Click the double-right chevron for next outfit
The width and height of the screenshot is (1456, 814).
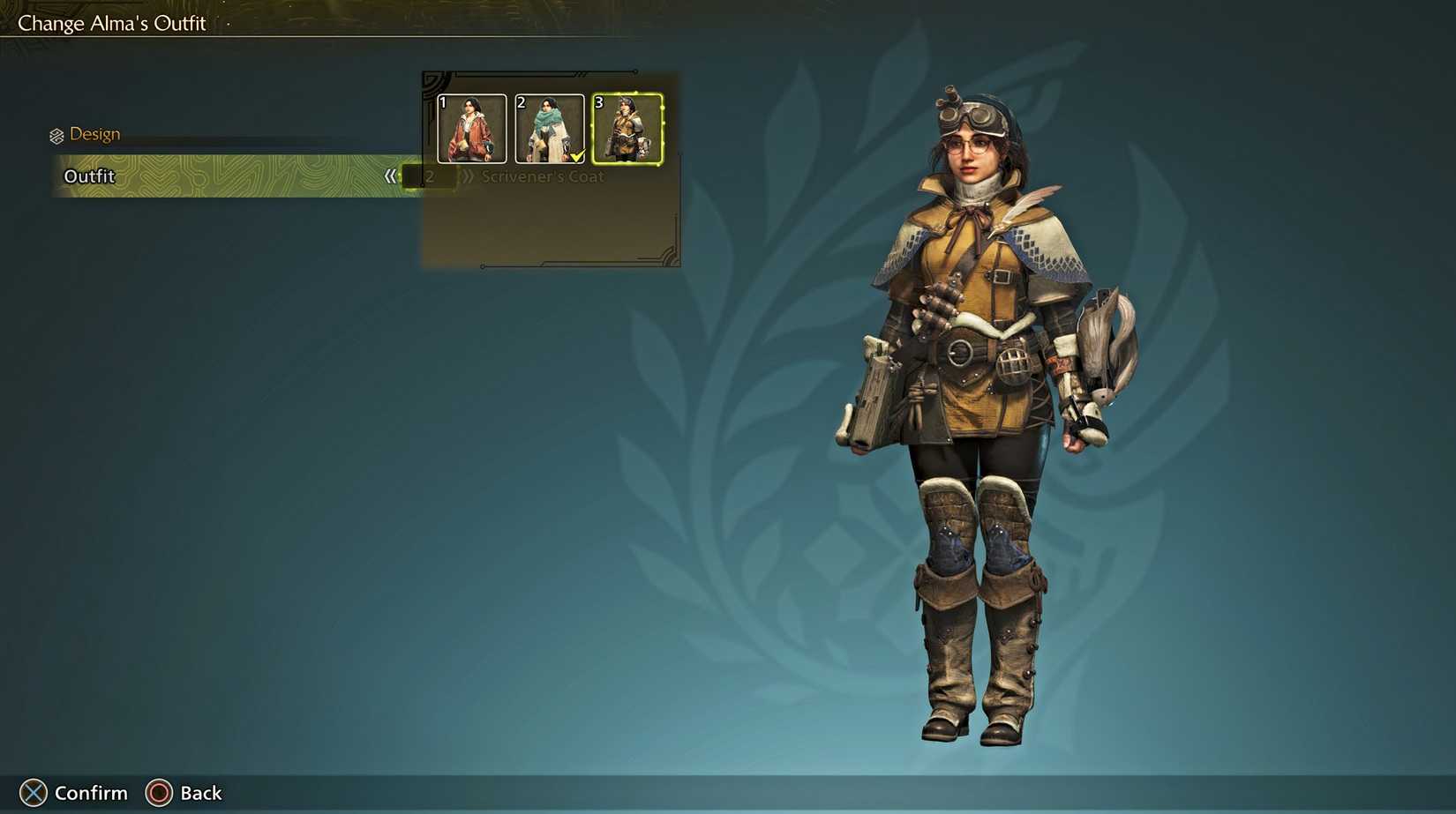[x=468, y=175]
